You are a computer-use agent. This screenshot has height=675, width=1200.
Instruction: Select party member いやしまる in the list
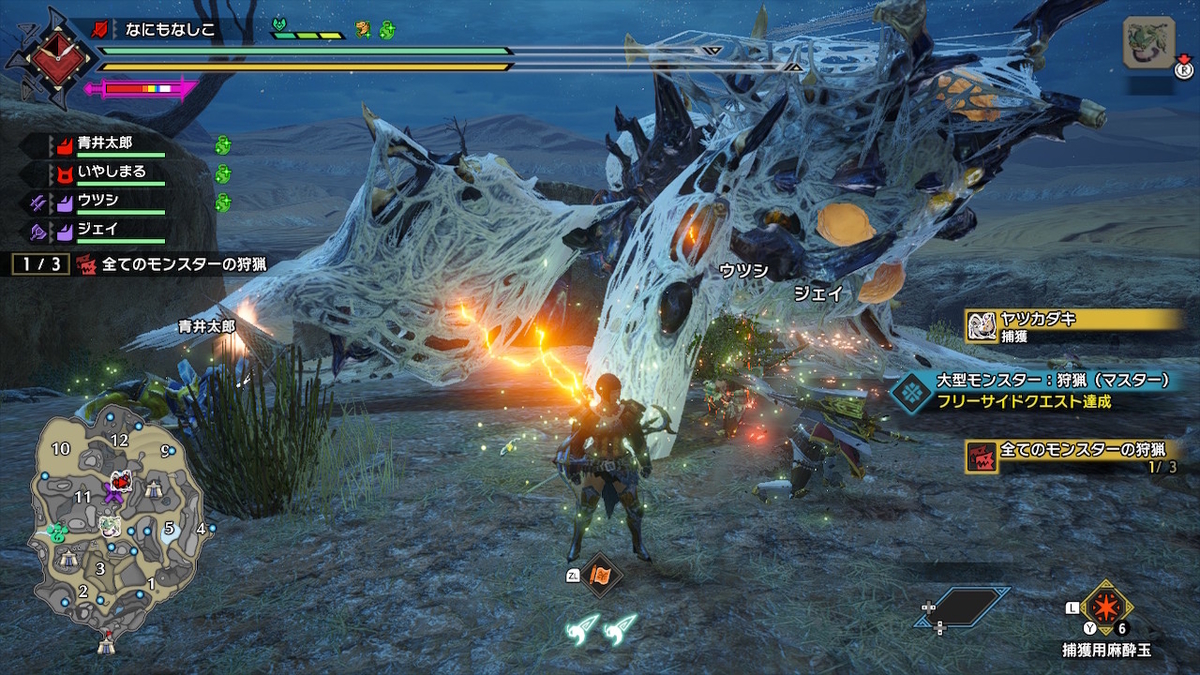[x=110, y=172]
